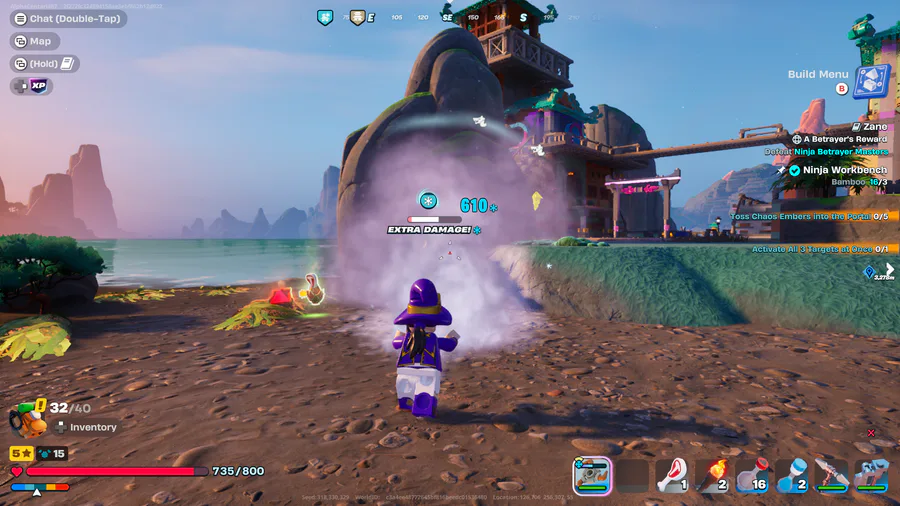Select the meat drumstick hotbar slot
The height and width of the screenshot is (506, 900).
coord(672,476)
